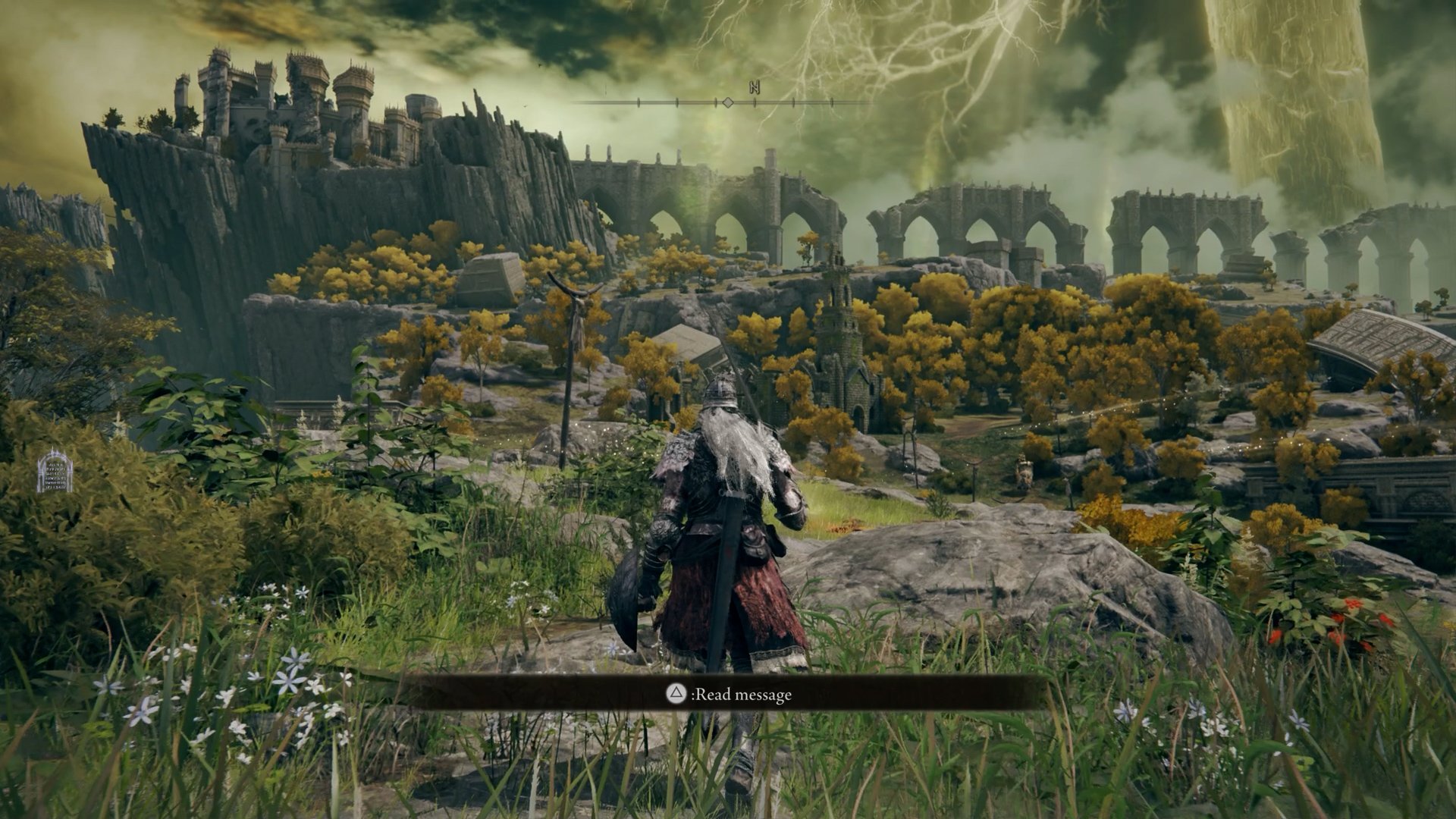Click the compass bar at the top
The width and height of the screenshot is (1456, 819).
tap(726, 102)
